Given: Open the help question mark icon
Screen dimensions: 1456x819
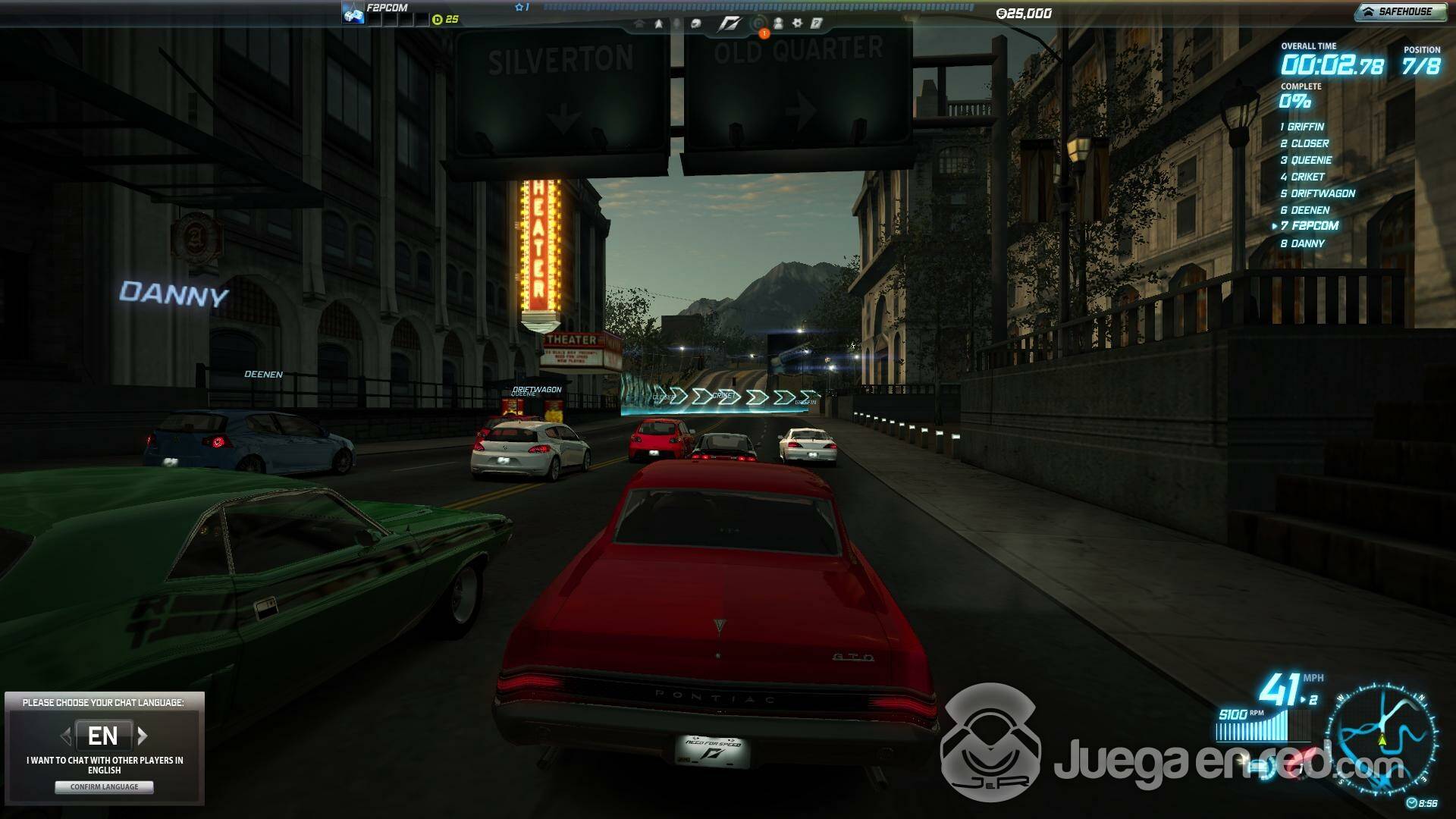Looking at the screenshot, I should coord(817,24).
